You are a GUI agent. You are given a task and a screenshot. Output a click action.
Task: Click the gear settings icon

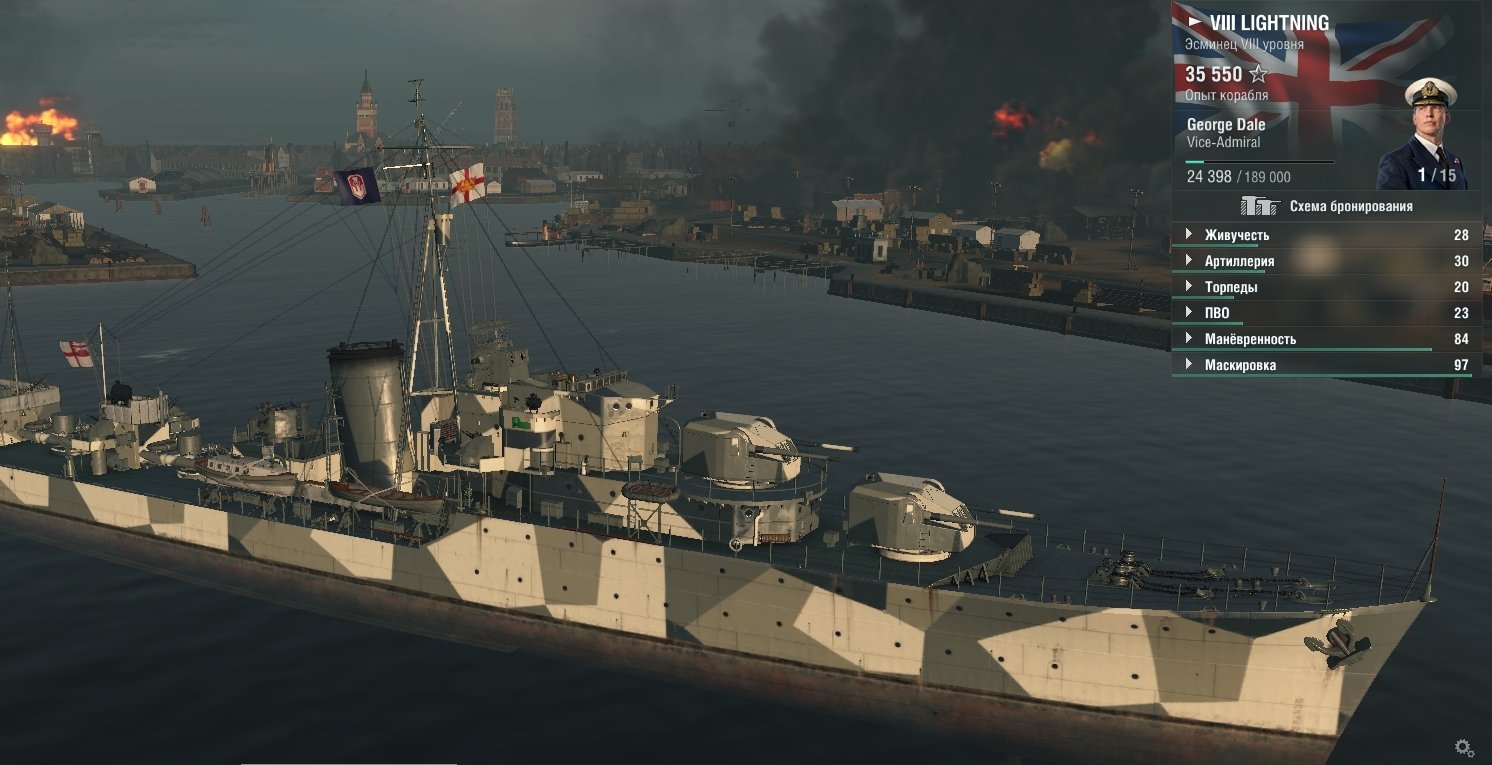[x=1464, y=747]
